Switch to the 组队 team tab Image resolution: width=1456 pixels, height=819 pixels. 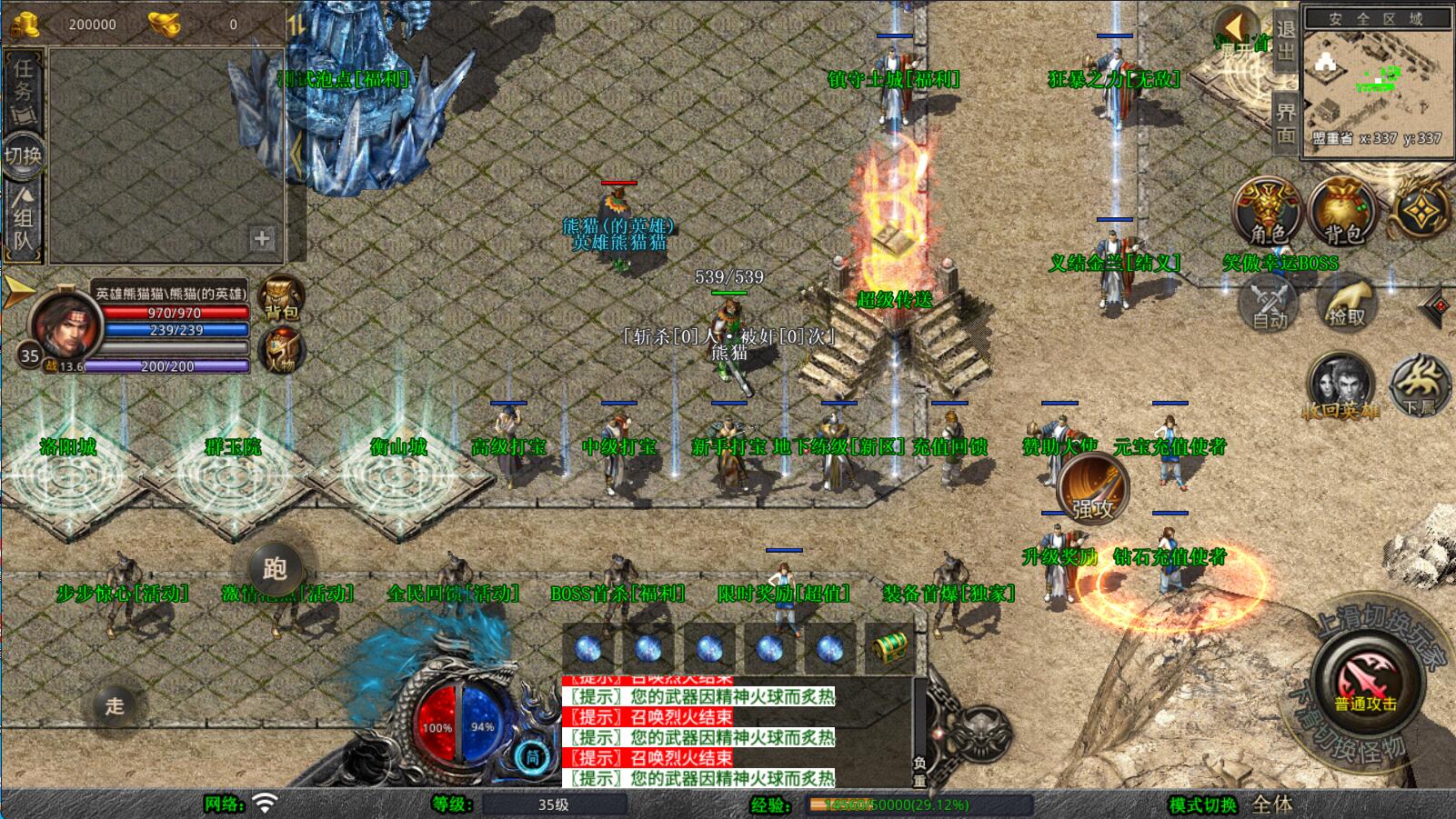point(24,216)
